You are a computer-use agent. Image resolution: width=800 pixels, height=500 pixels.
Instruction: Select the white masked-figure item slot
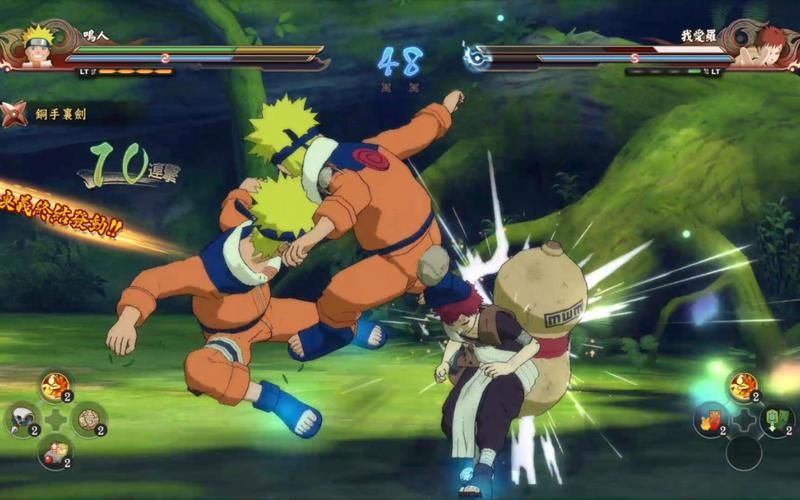point(20,419)
